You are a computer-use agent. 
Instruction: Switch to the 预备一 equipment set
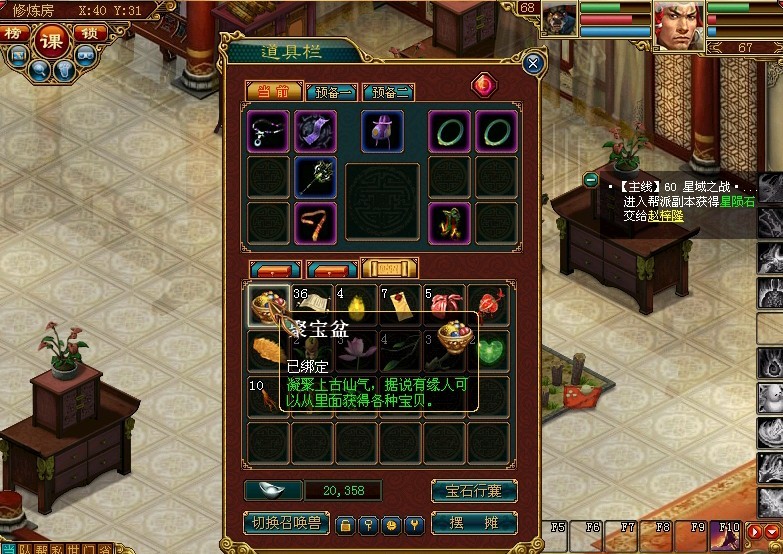(332, 92)
